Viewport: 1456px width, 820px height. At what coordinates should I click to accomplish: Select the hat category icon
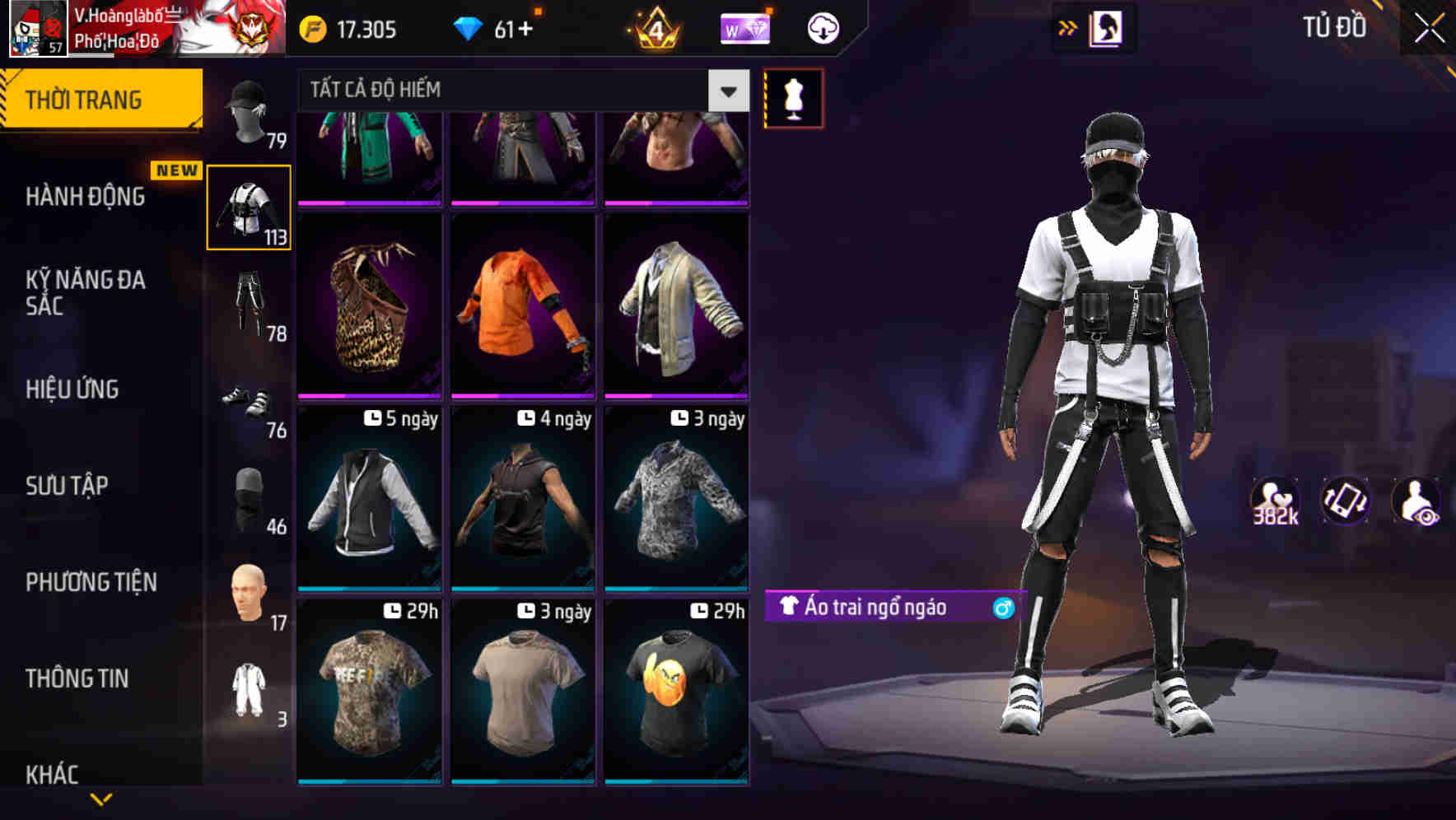[x=249, y=115]
